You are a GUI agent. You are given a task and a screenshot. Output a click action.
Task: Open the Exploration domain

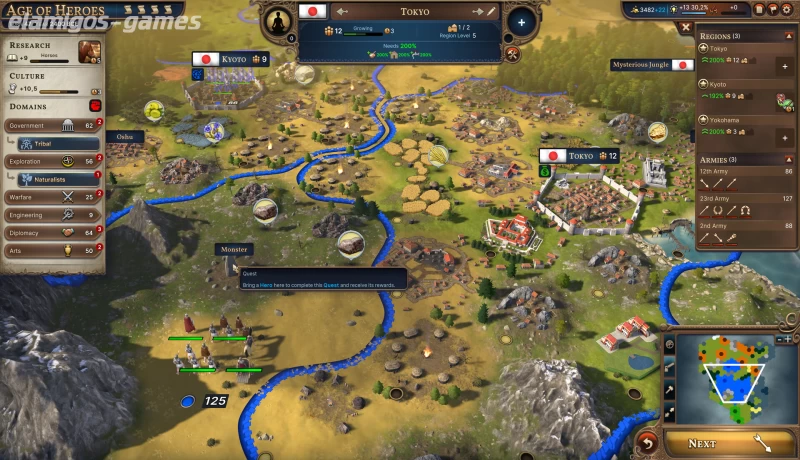pos(52,161)
